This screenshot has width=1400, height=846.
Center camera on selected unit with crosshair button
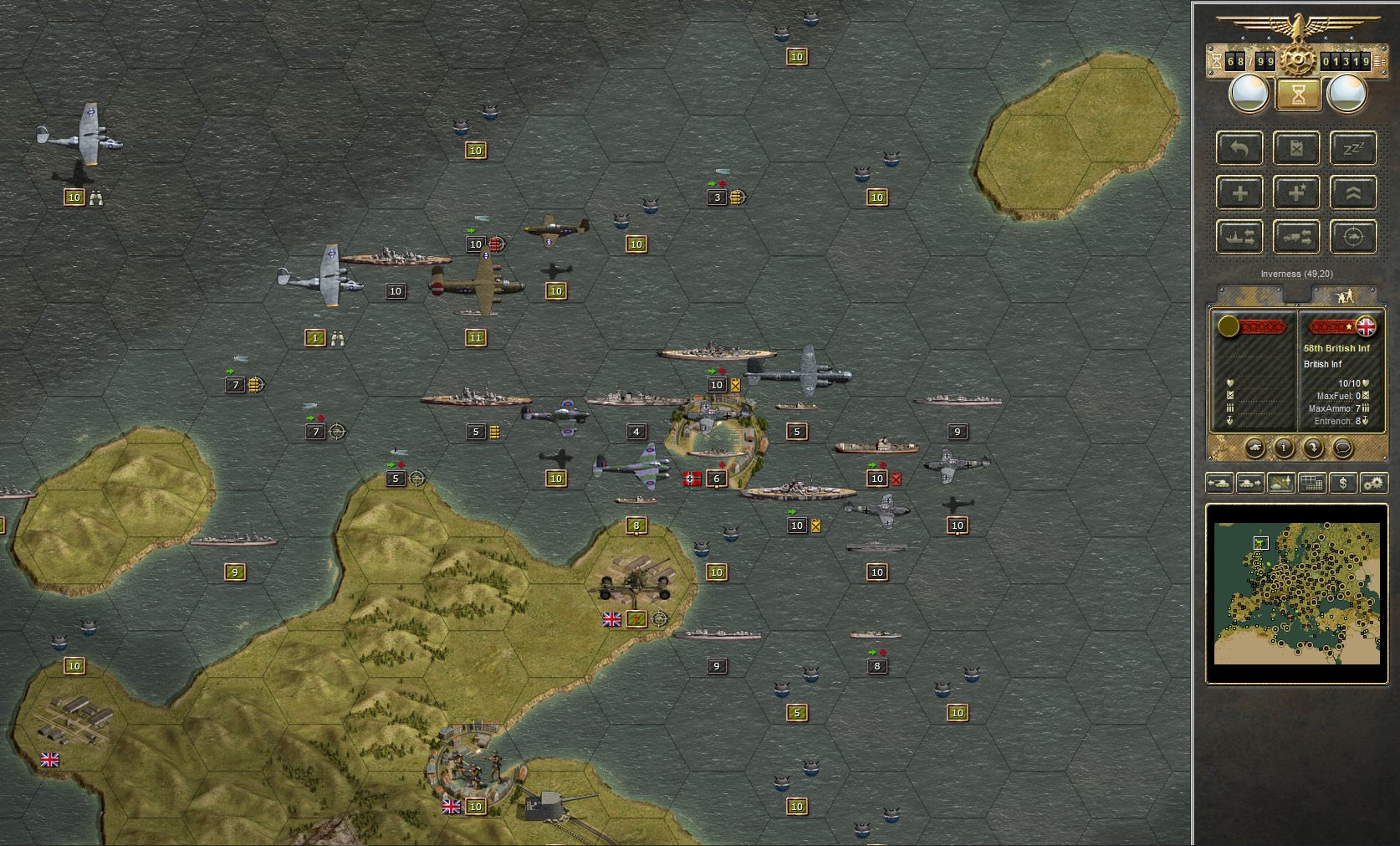tap(1353, 237)
